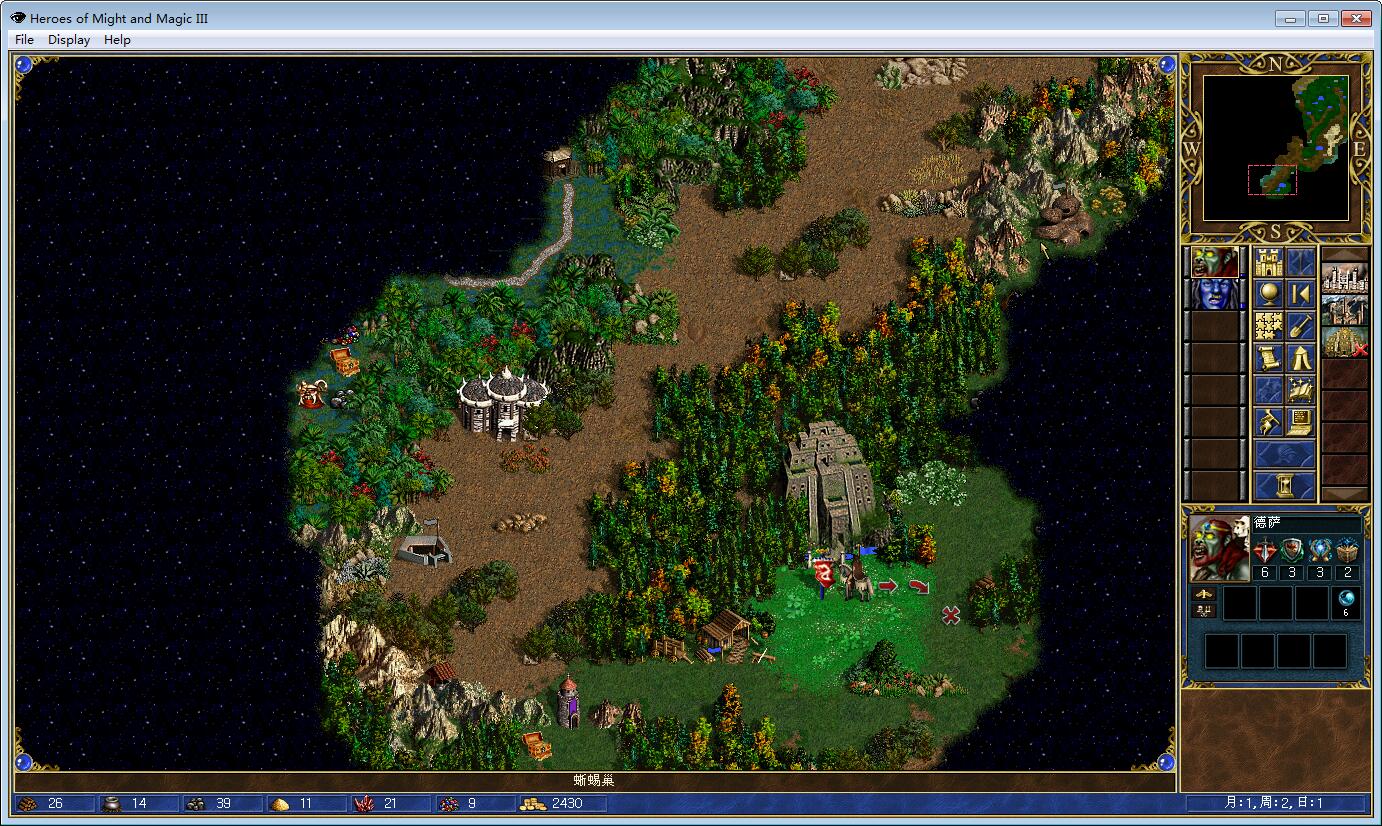
Task: Dig with the shovel button
Action: pos(1300,327)
